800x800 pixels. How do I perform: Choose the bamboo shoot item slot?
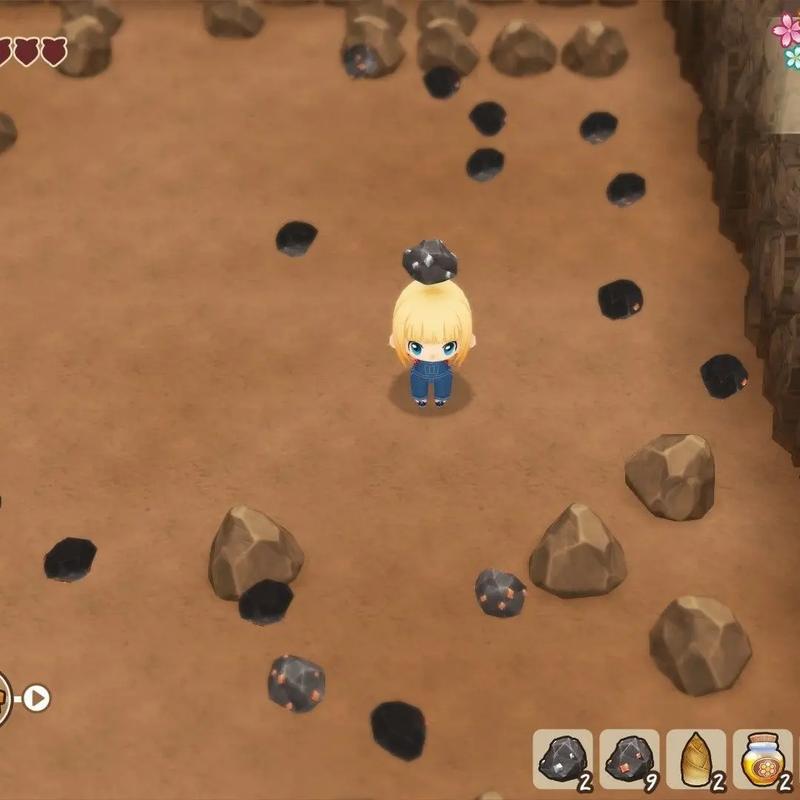(x=696, y=759)
